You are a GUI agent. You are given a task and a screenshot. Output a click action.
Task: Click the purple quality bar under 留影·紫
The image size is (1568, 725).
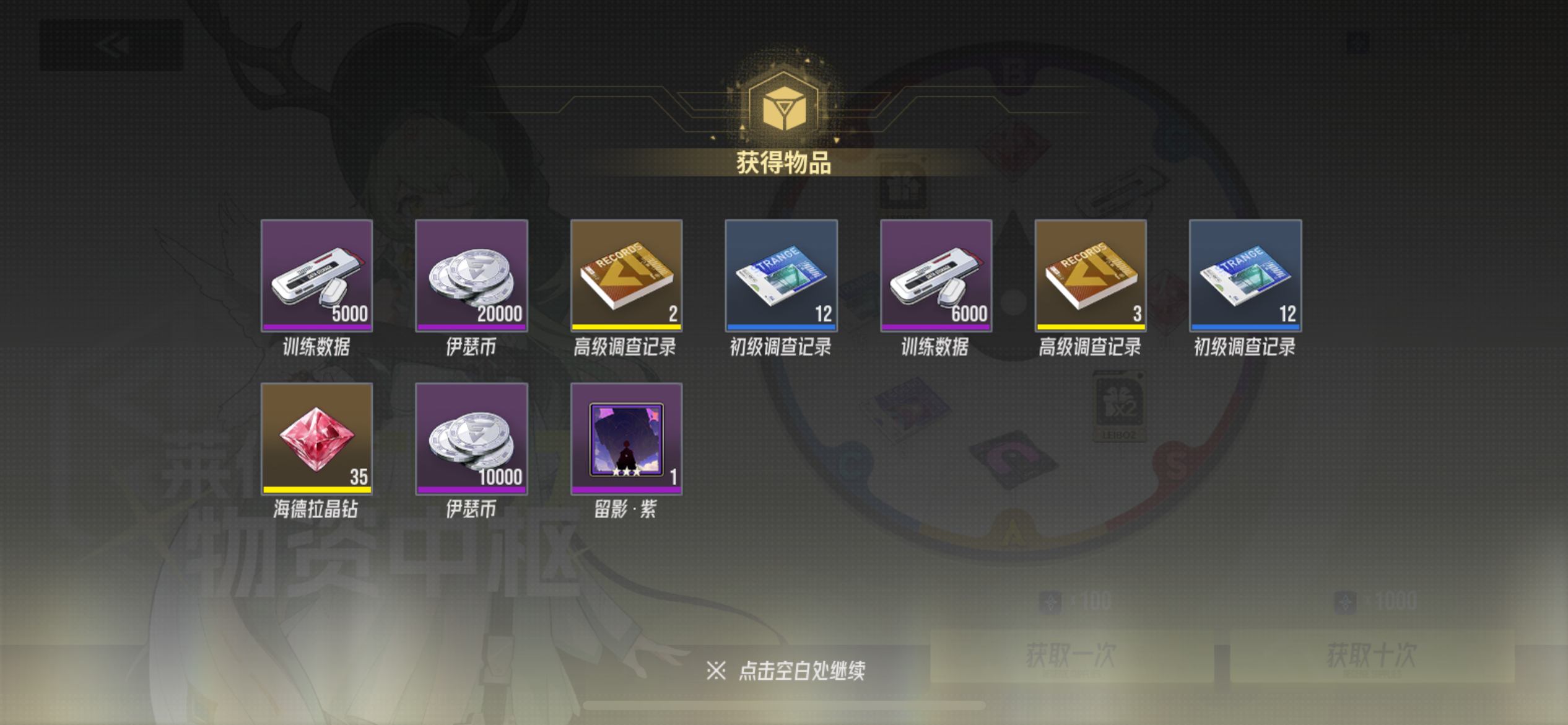627,490
